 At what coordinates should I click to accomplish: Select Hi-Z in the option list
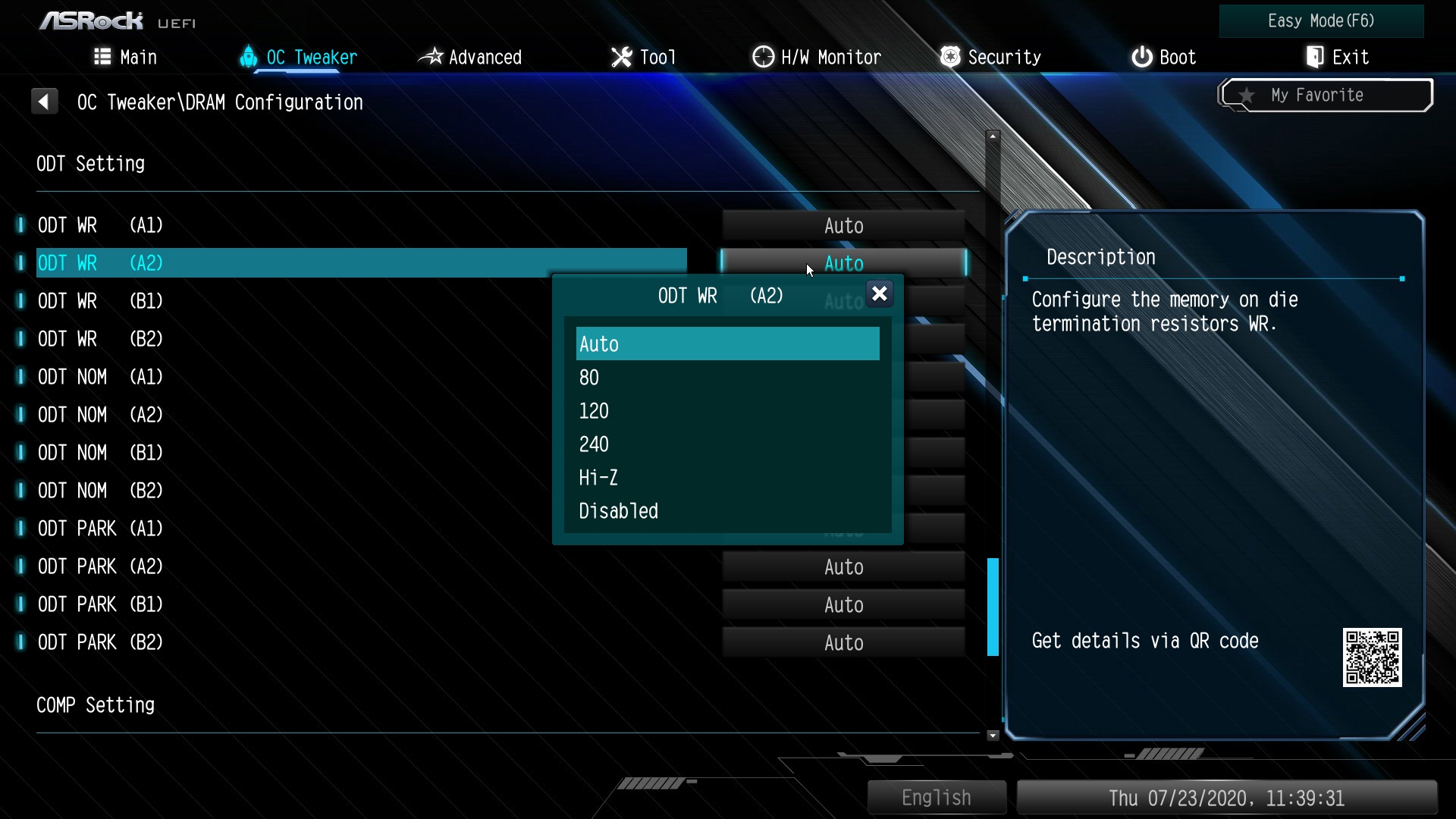[598, 478]
